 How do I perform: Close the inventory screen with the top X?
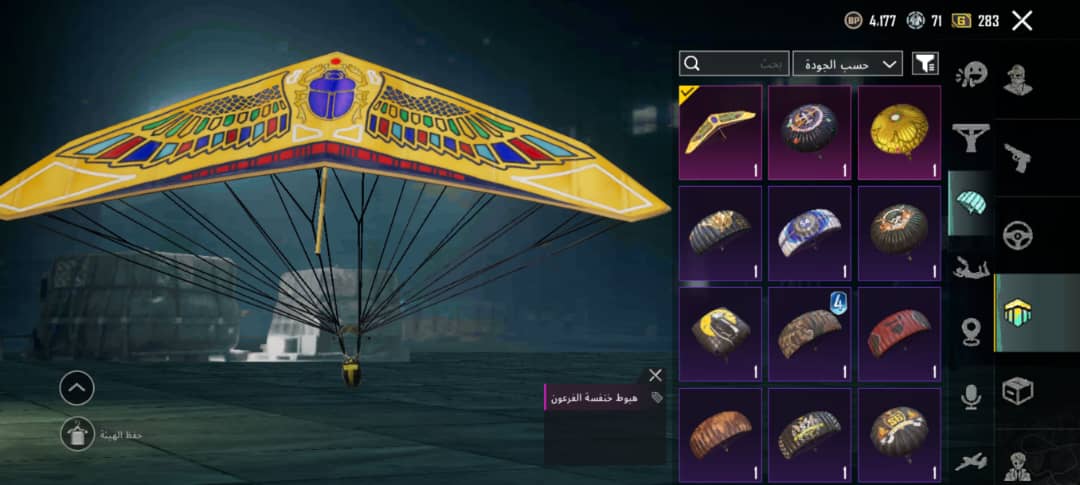point(1021,20)
